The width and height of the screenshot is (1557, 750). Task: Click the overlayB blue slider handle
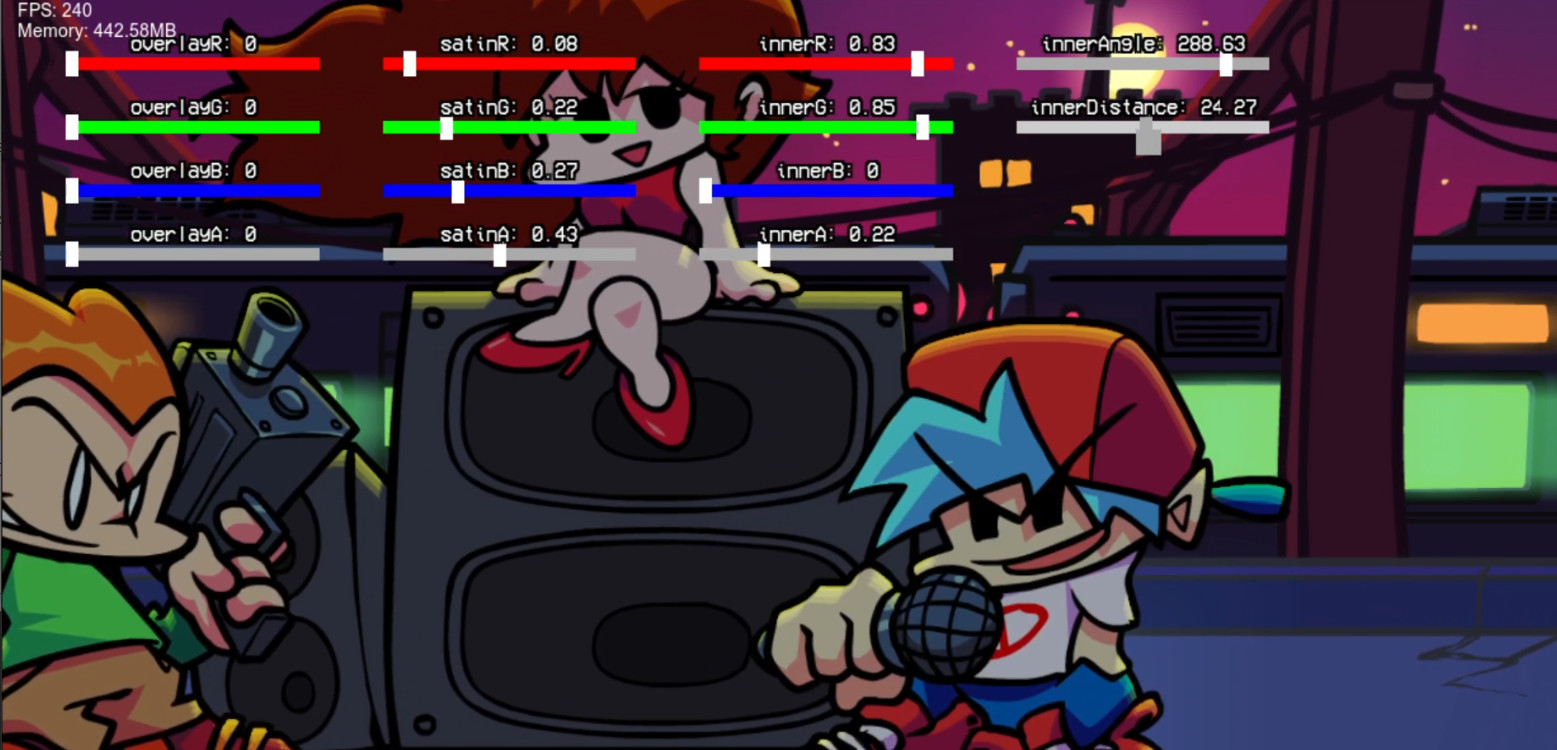click(x=70, y=190)
